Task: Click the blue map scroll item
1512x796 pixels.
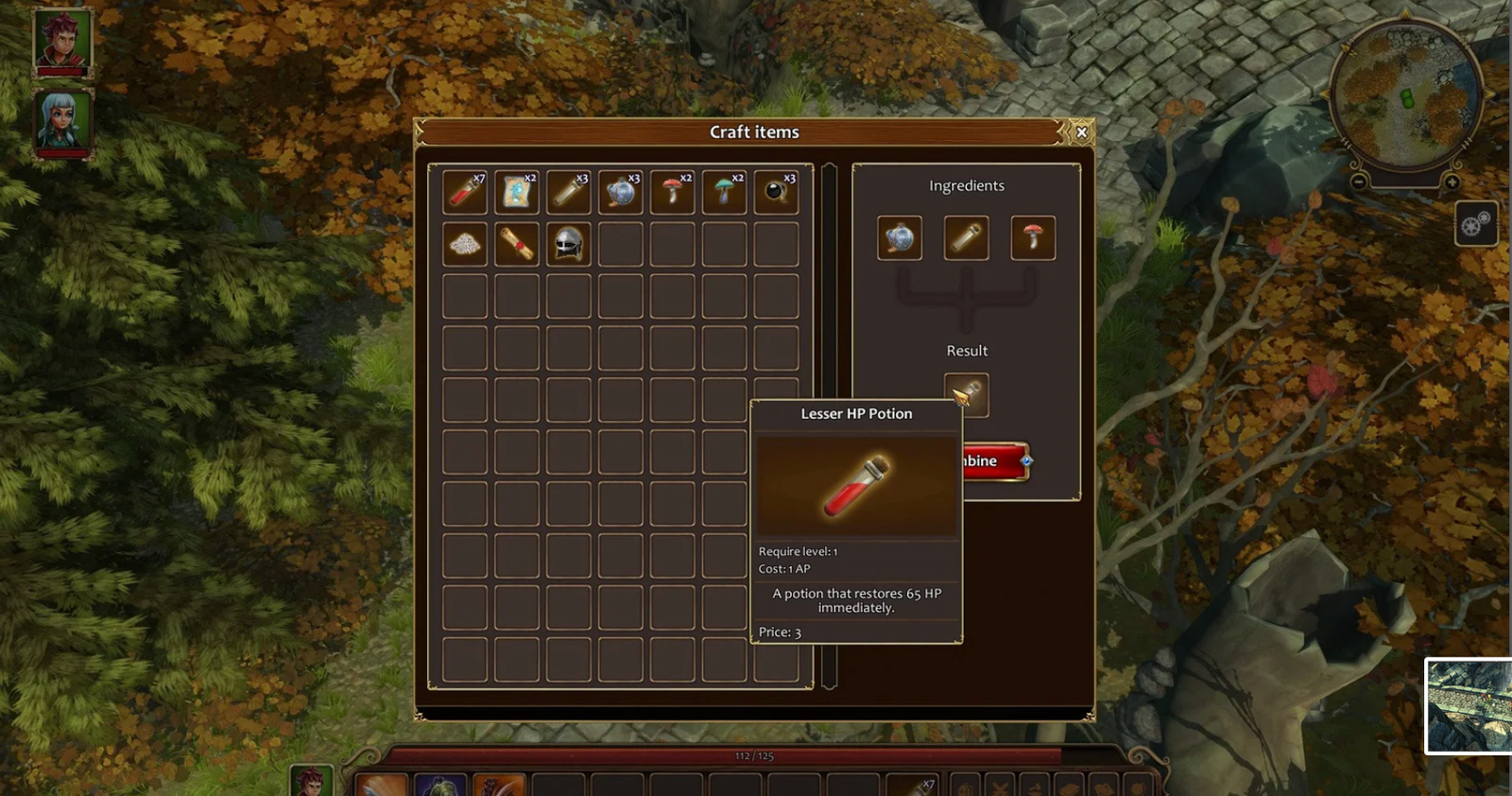Action: pos(516,192)
